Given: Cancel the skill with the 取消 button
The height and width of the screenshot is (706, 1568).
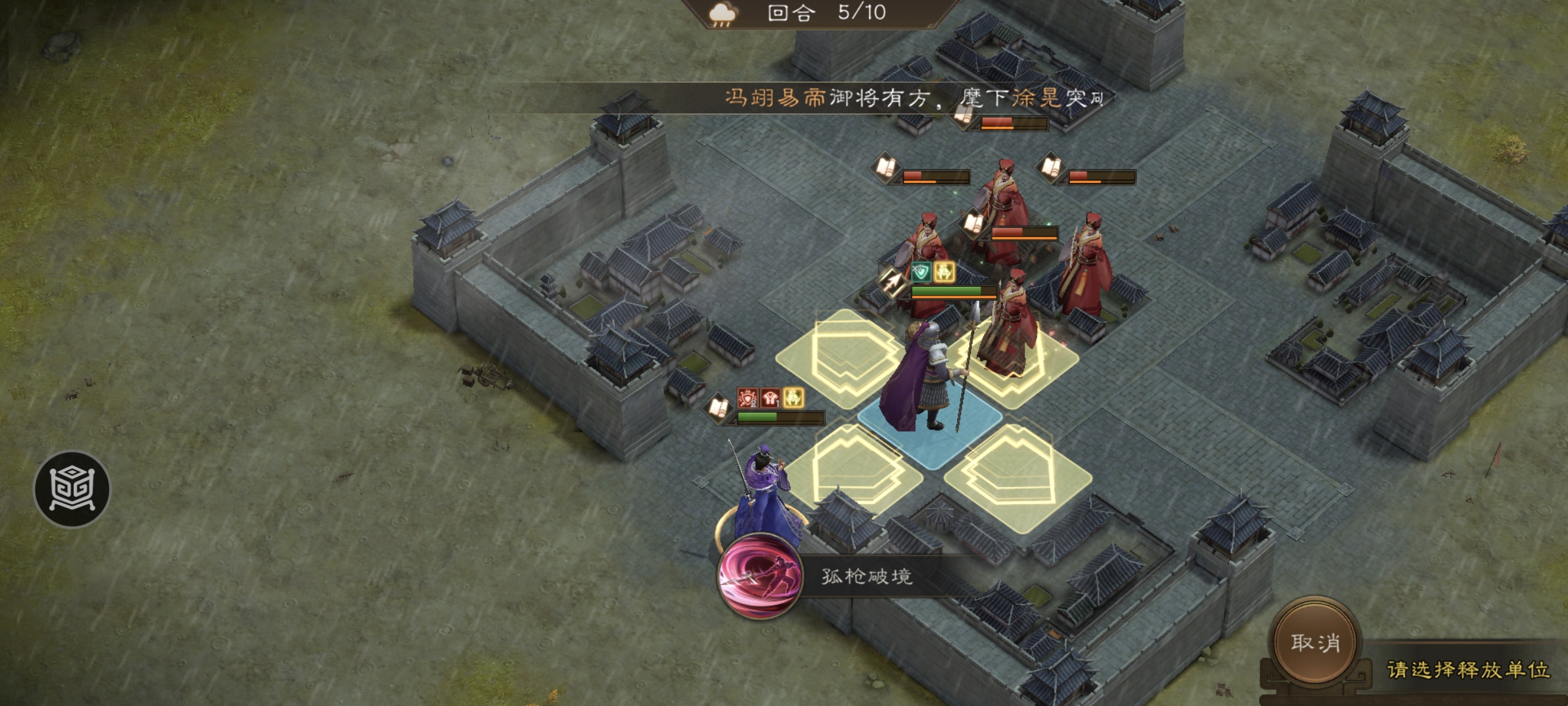Looking at the screenshot, I should [x=1315, y=642].
